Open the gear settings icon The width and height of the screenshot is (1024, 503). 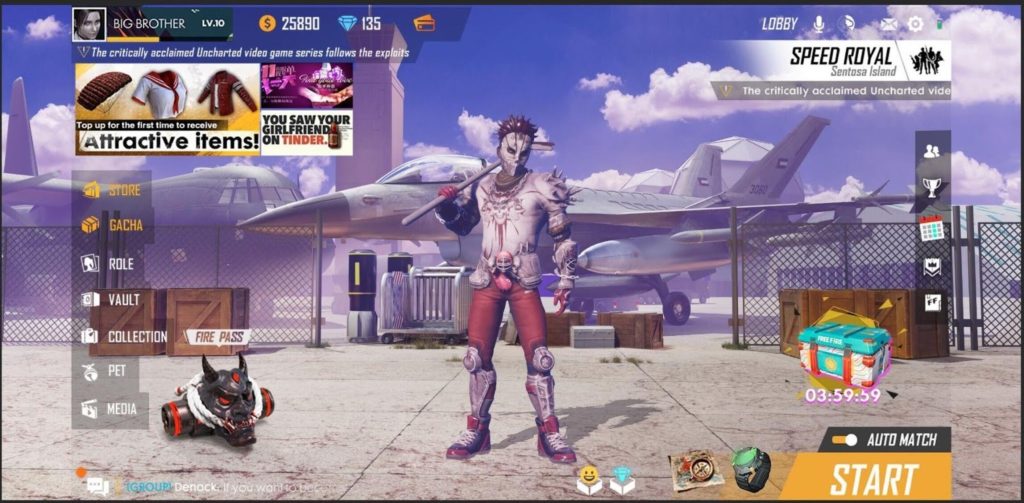pyautogui.click(x=915, y=23)
